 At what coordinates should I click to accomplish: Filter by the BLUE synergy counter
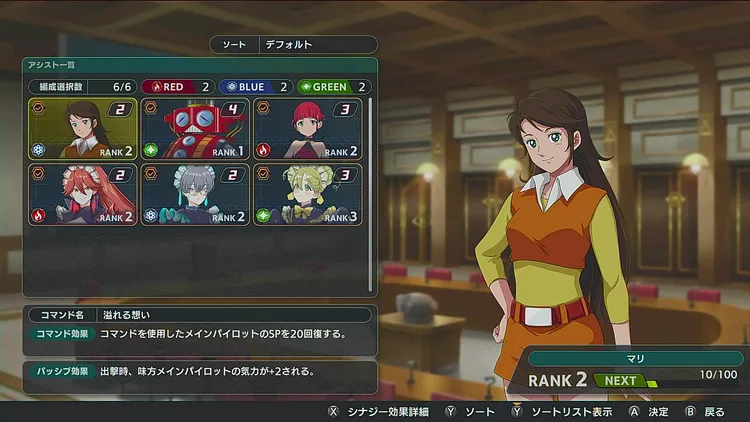[254, 87]
